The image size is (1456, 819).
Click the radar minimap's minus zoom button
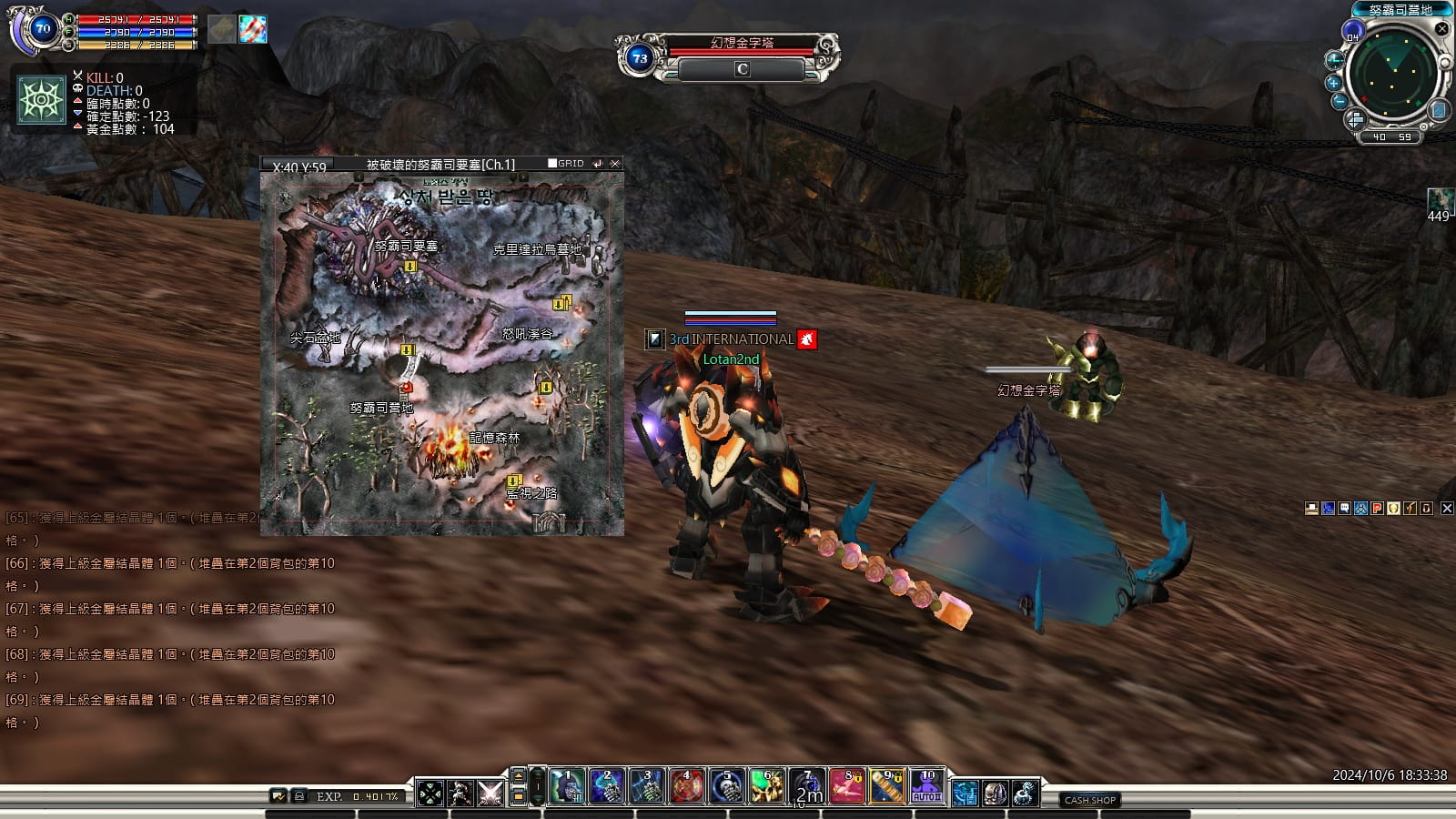tap(1339, 101)
